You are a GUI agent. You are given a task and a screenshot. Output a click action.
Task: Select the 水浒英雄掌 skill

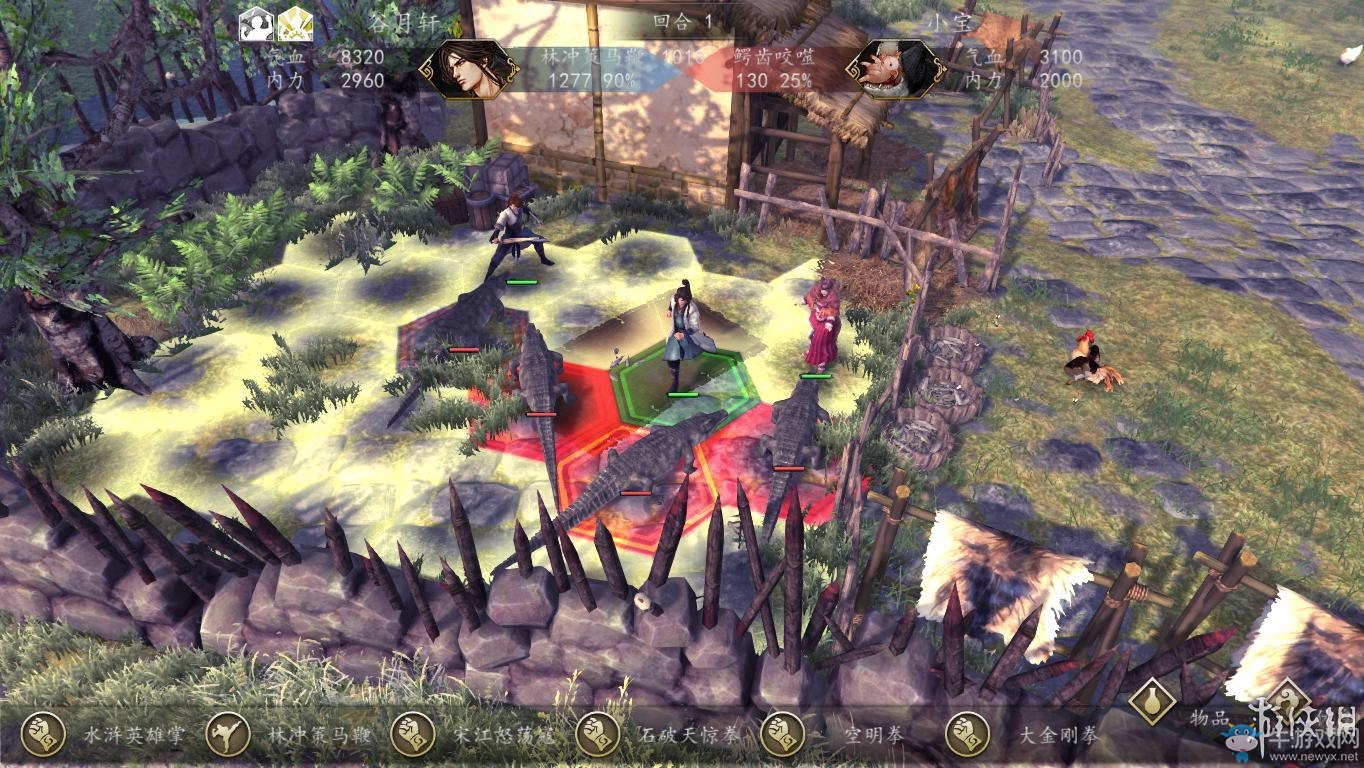42,736
